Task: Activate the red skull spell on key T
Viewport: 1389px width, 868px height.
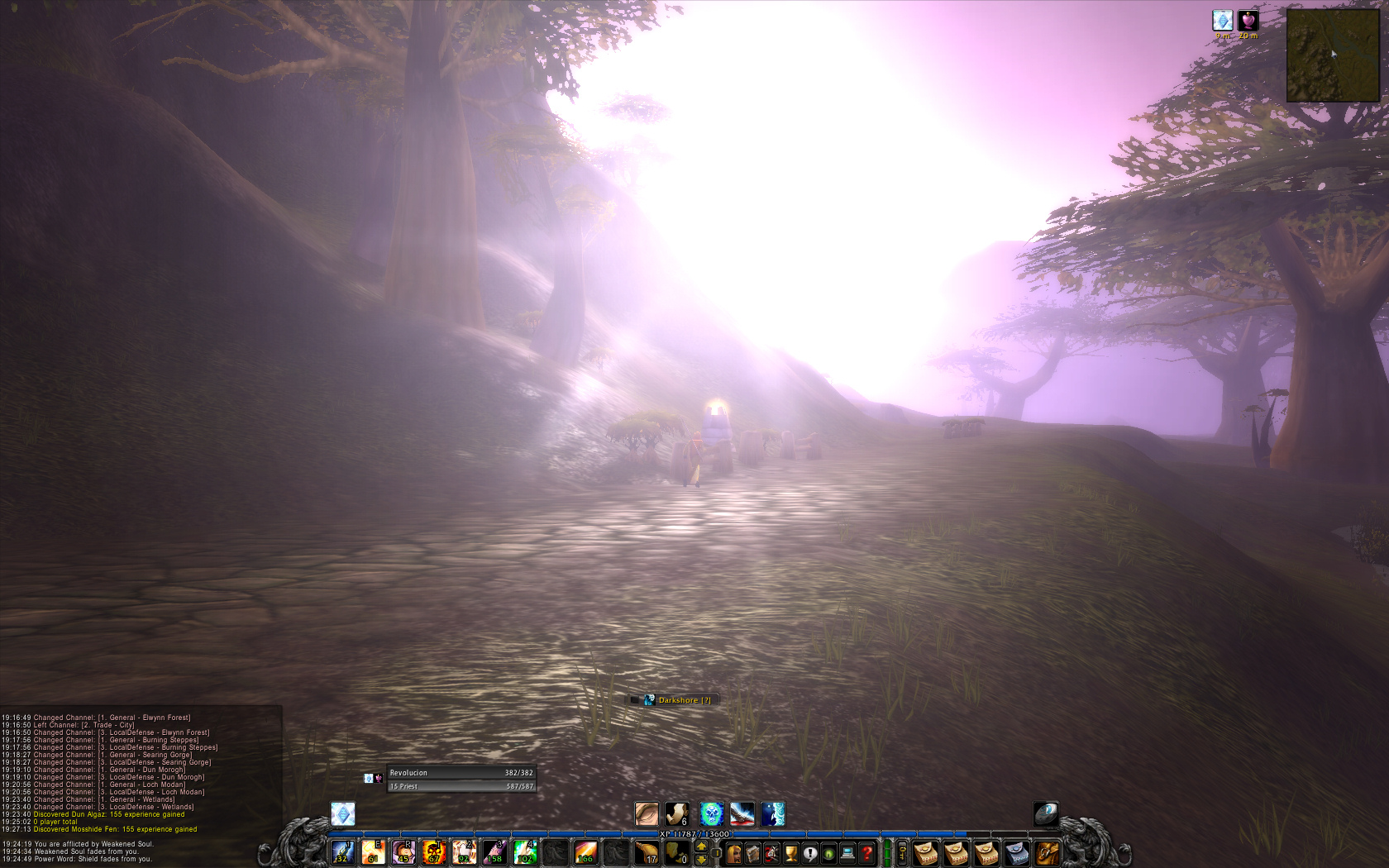Action: point(433,851)
